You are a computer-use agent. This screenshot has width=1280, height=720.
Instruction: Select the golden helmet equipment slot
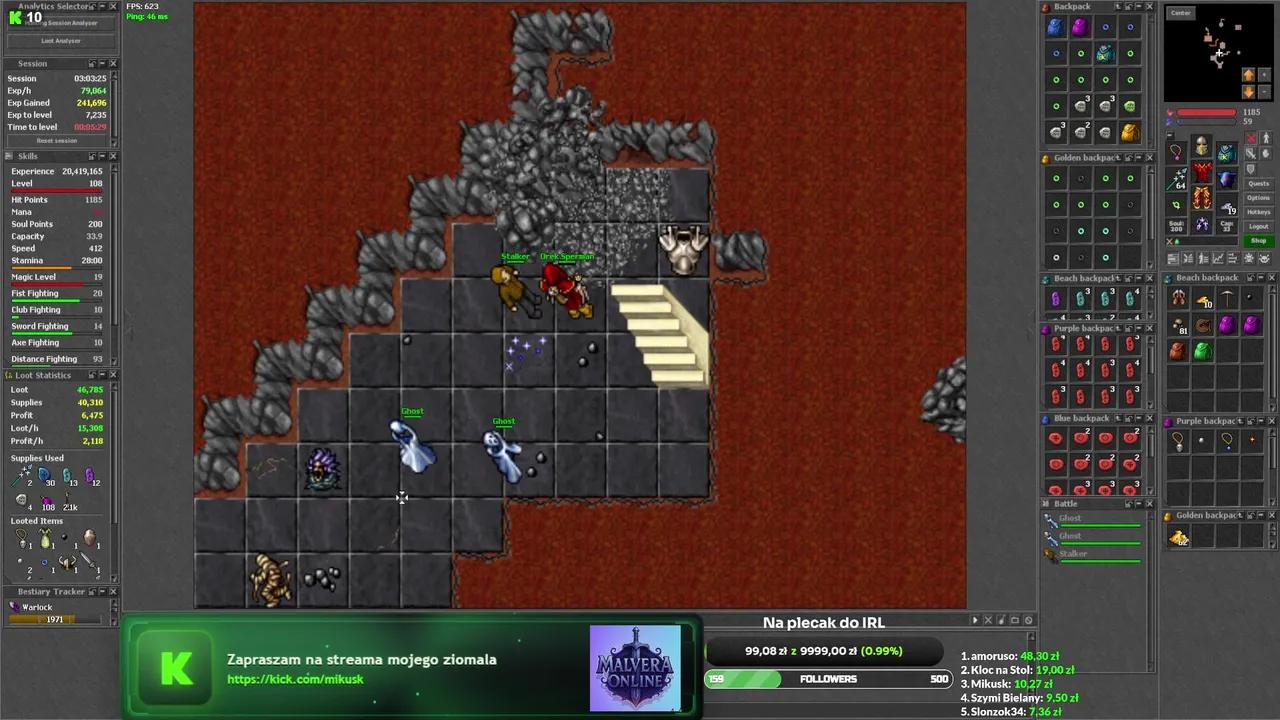coord(1201,148)
